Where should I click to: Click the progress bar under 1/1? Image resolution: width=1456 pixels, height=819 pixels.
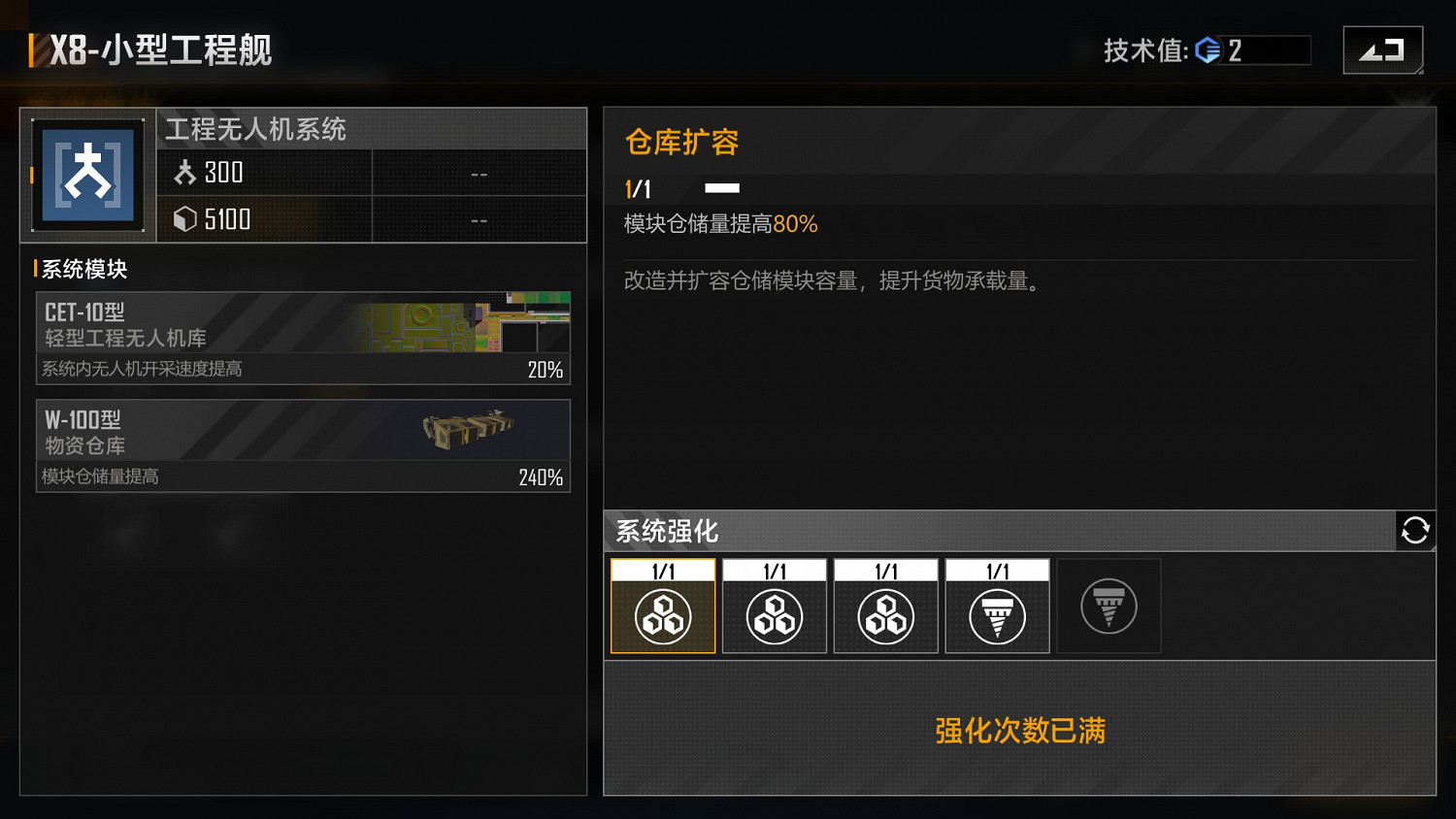[x=721, y=188]
